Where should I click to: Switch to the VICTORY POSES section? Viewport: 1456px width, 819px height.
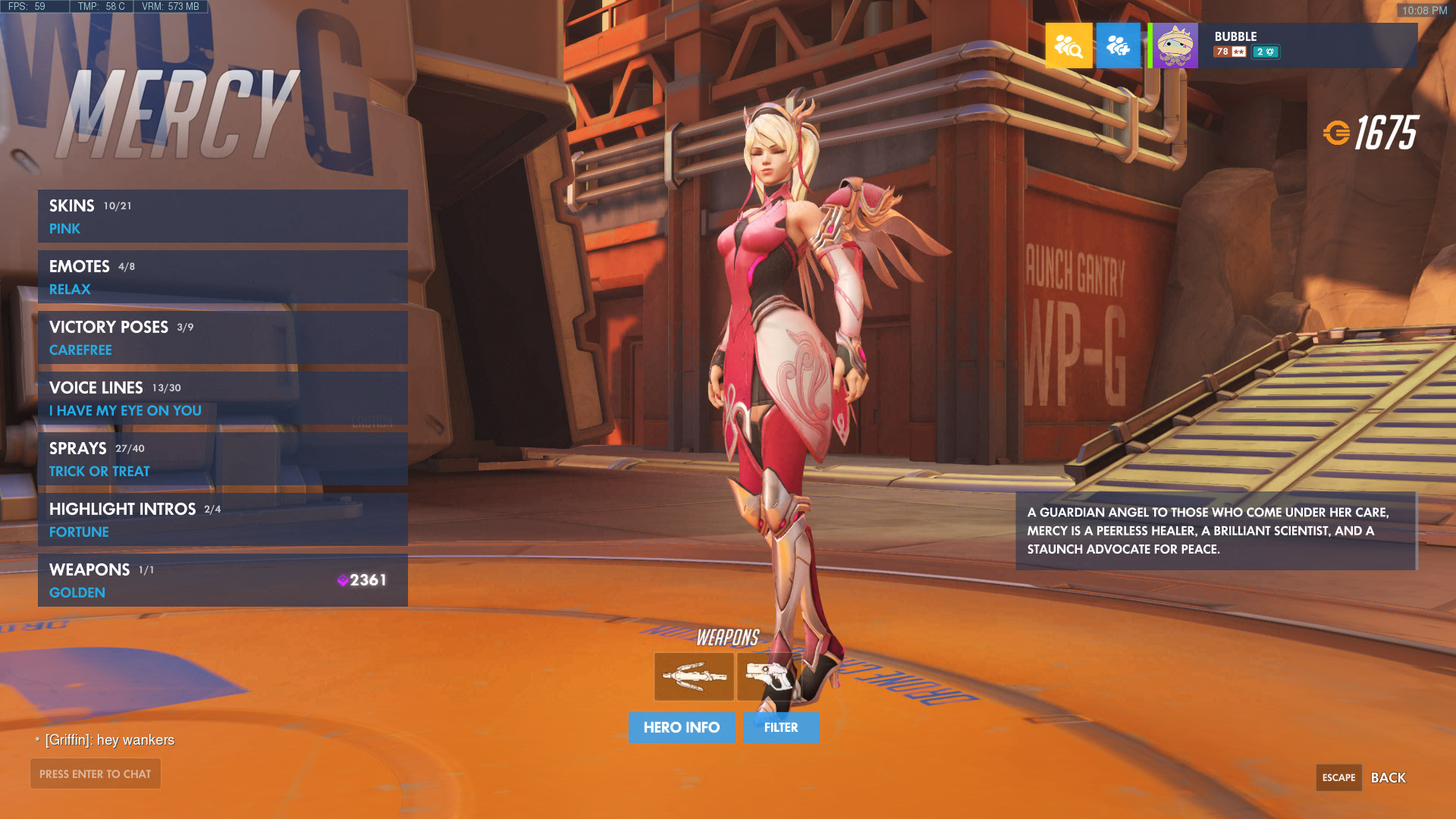point(108,327)
